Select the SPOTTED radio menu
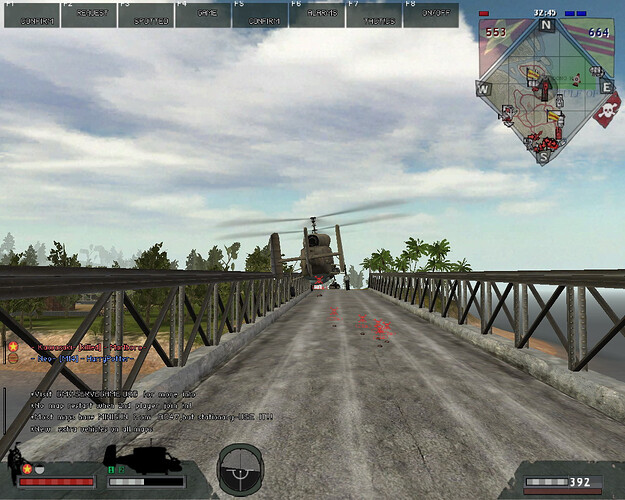625x500 pixels. coord(145,14)
